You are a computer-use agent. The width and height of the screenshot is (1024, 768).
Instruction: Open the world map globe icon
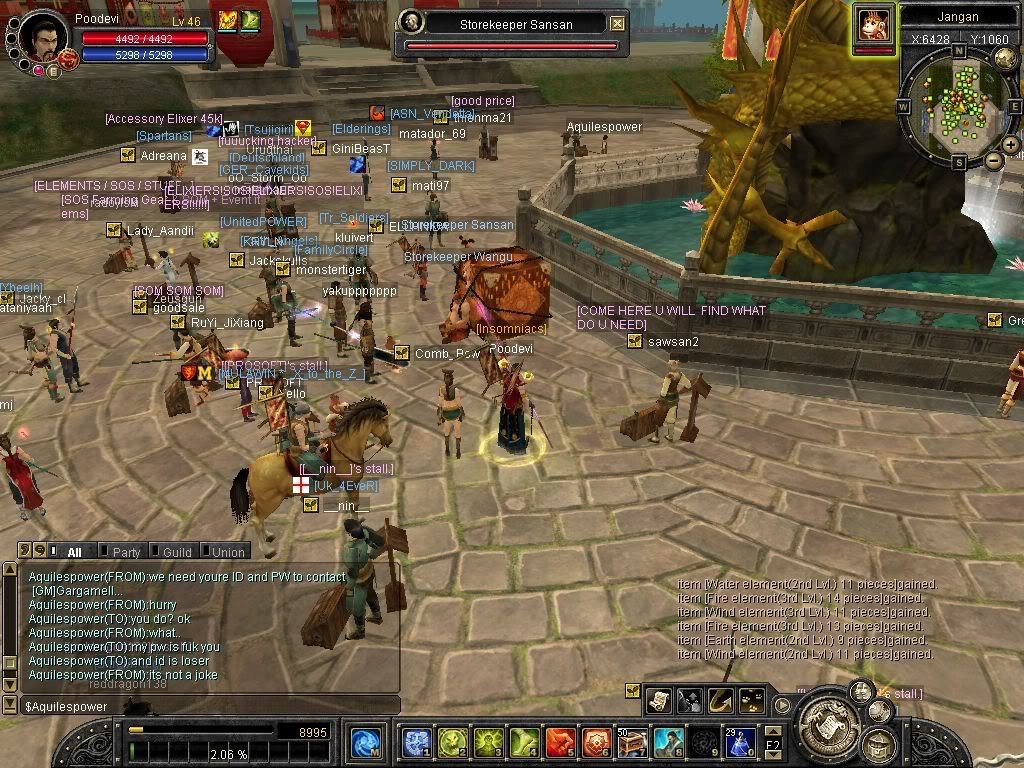point(1006,58)
